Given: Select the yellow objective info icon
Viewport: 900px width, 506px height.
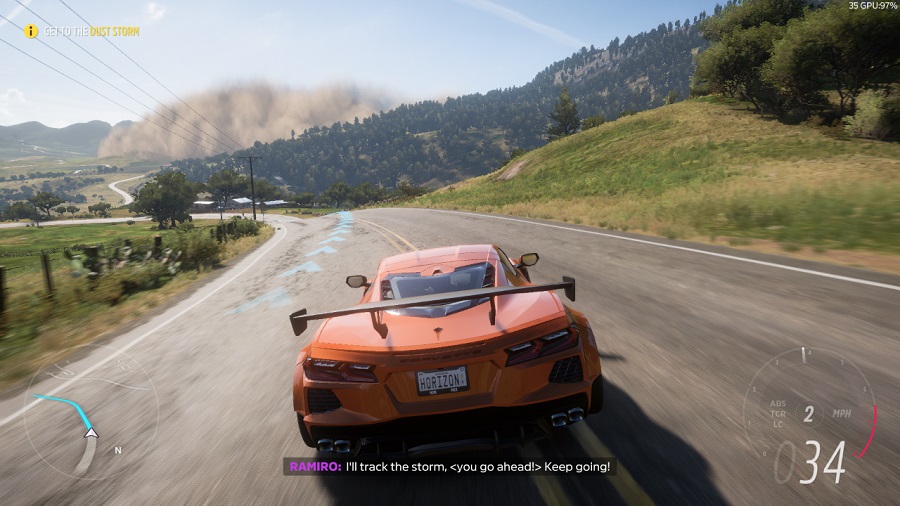Looking at the screenshot, I should 31,32.
